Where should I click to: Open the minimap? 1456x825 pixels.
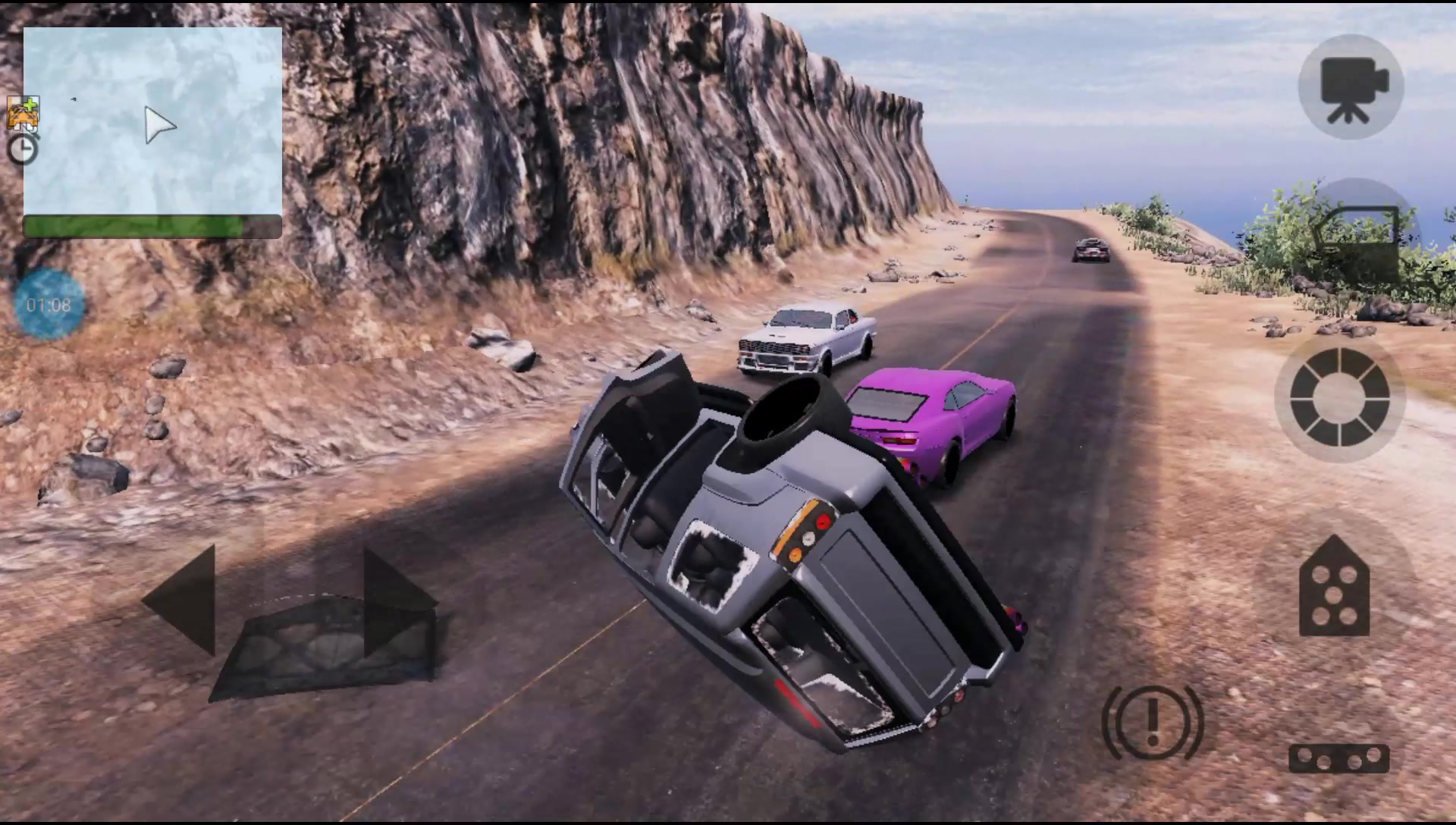coord(152,121)
